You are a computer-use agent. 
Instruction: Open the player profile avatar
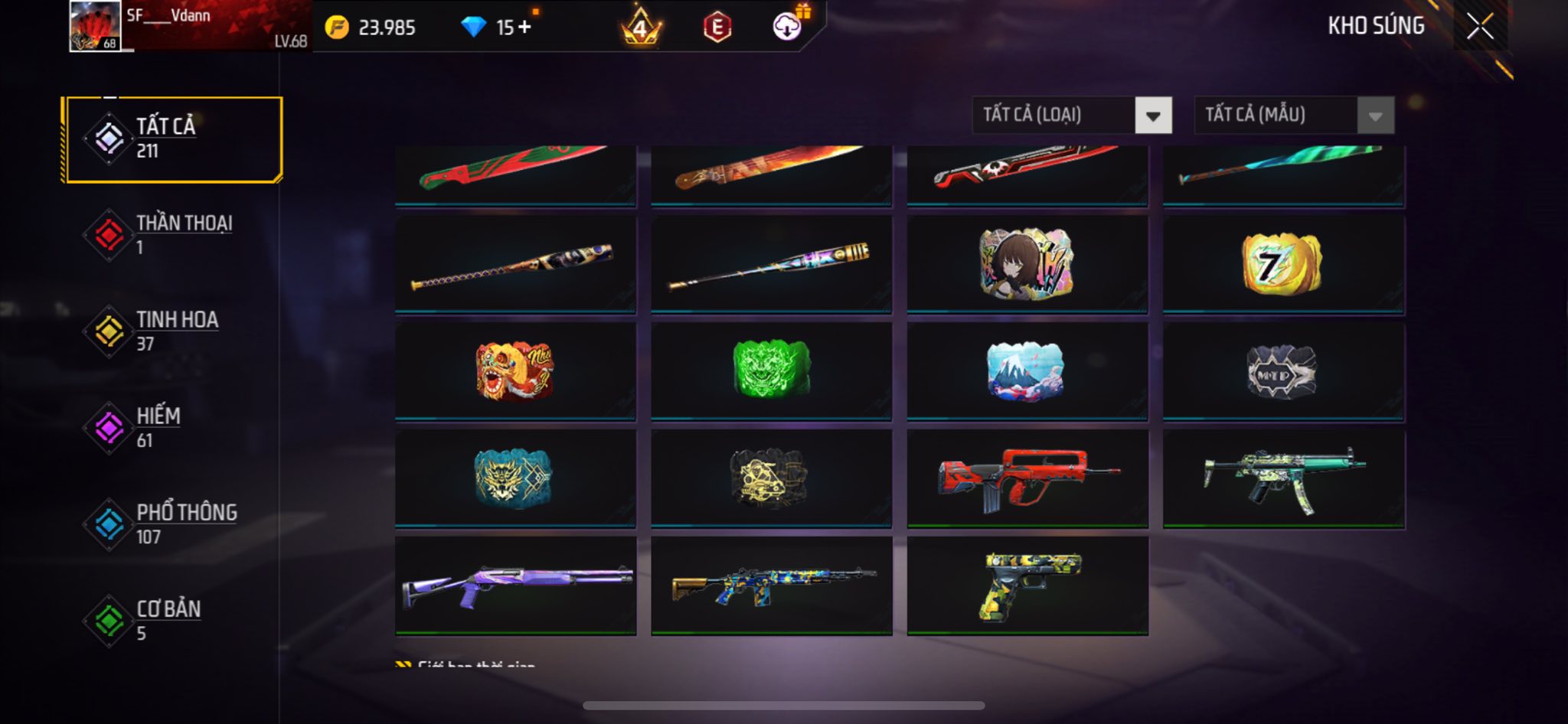pos(95,26)
